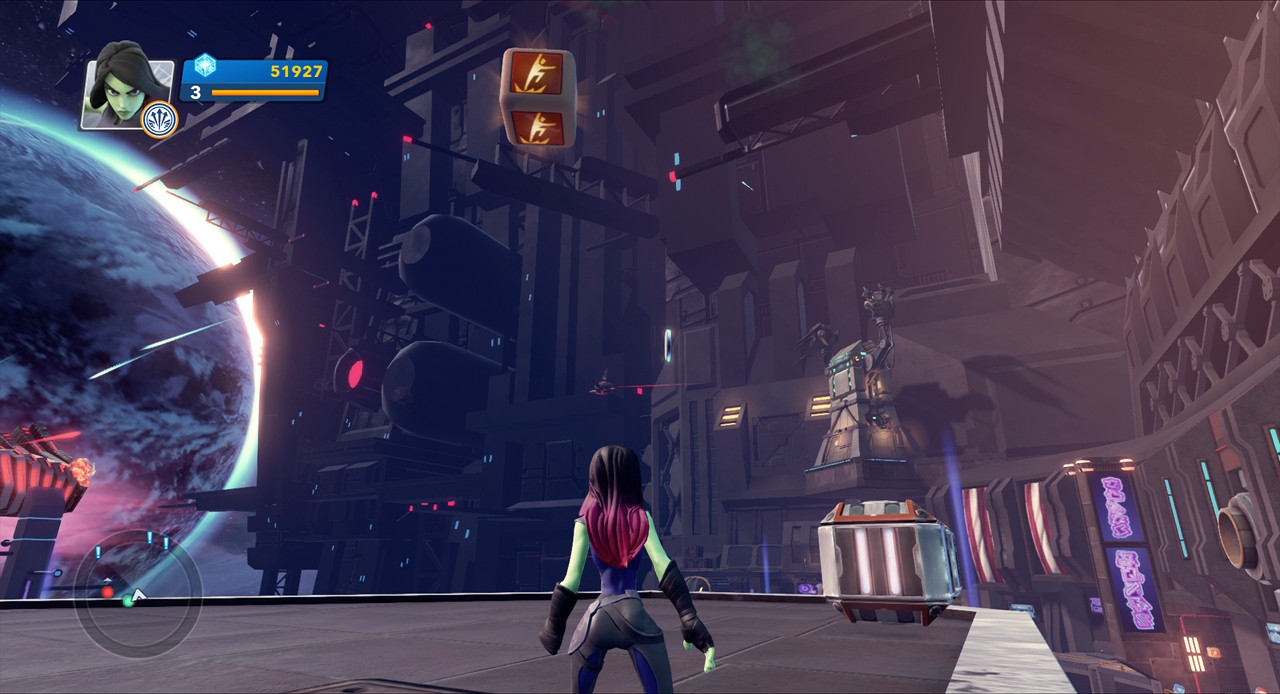Open the circular radar minimap
The image size is (1280, 694).
[x=137, y=594]
